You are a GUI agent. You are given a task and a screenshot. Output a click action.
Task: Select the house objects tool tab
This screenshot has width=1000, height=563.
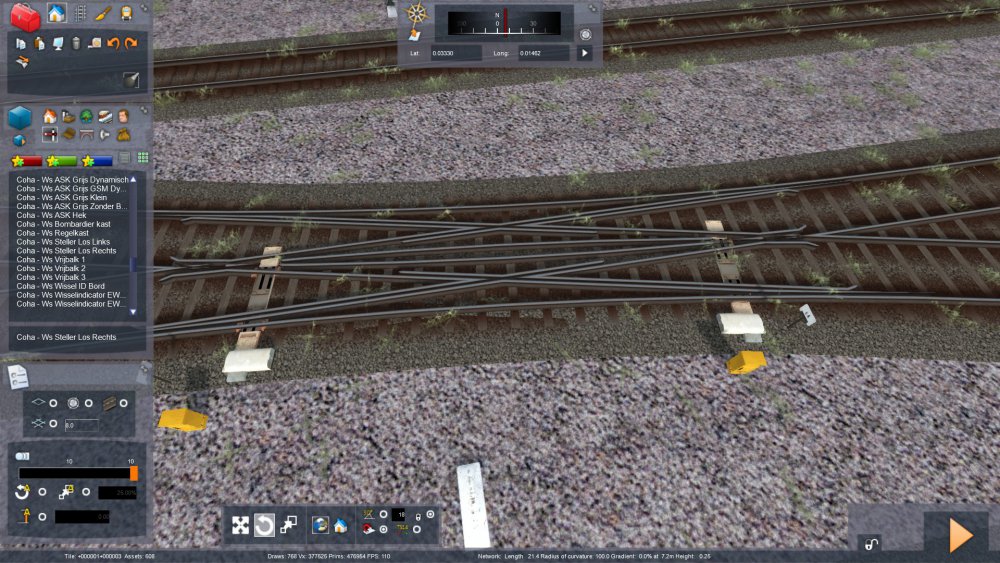pos(56,13)
